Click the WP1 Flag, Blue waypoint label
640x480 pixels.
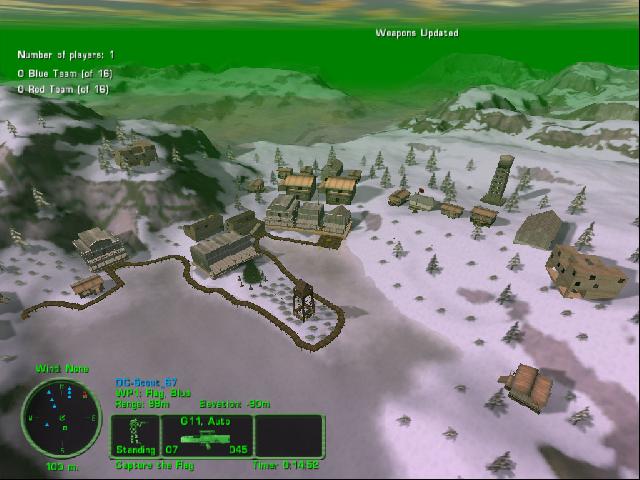(153, 392)
